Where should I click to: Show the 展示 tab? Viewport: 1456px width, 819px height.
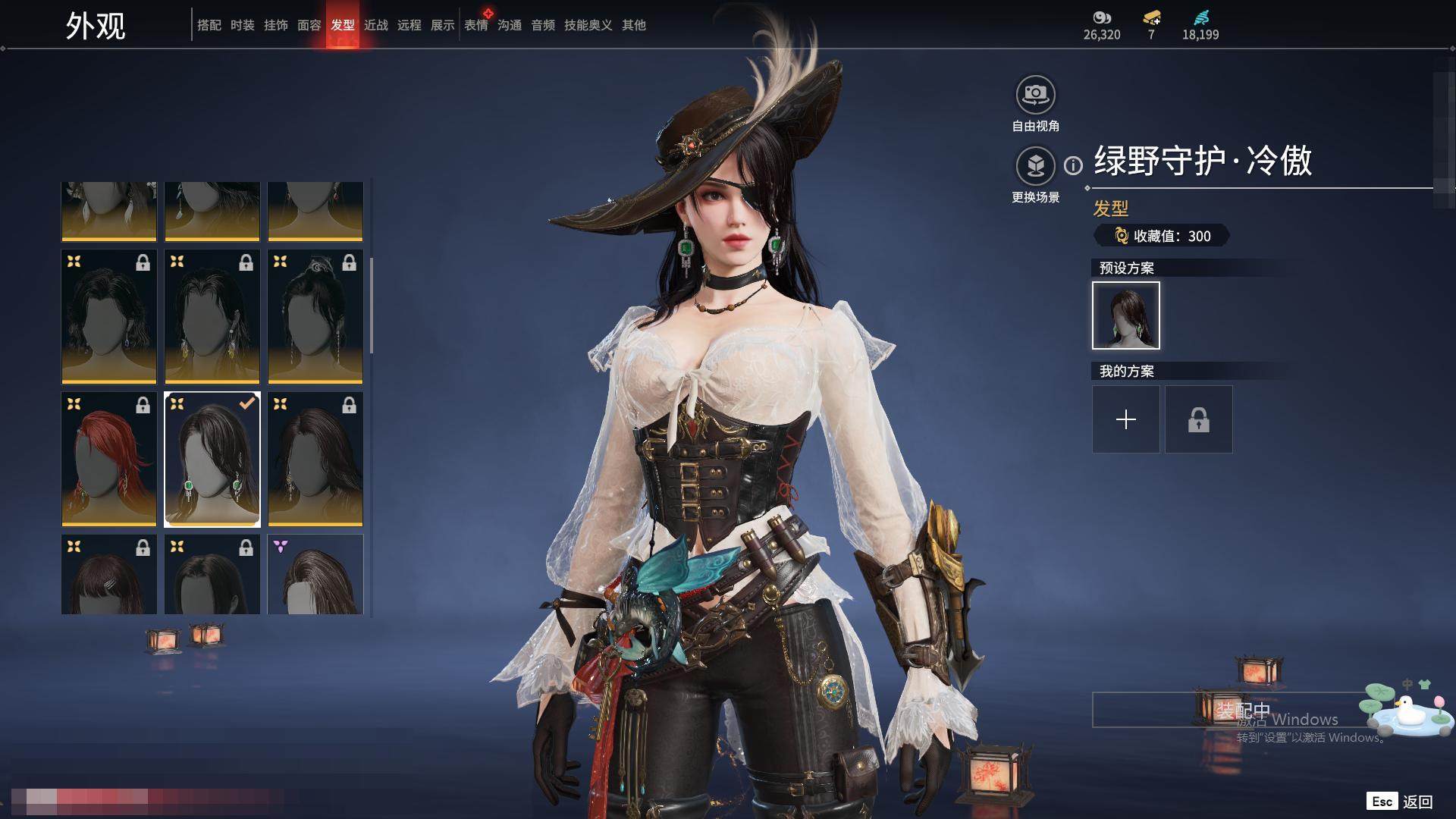[x=442, y=25]
